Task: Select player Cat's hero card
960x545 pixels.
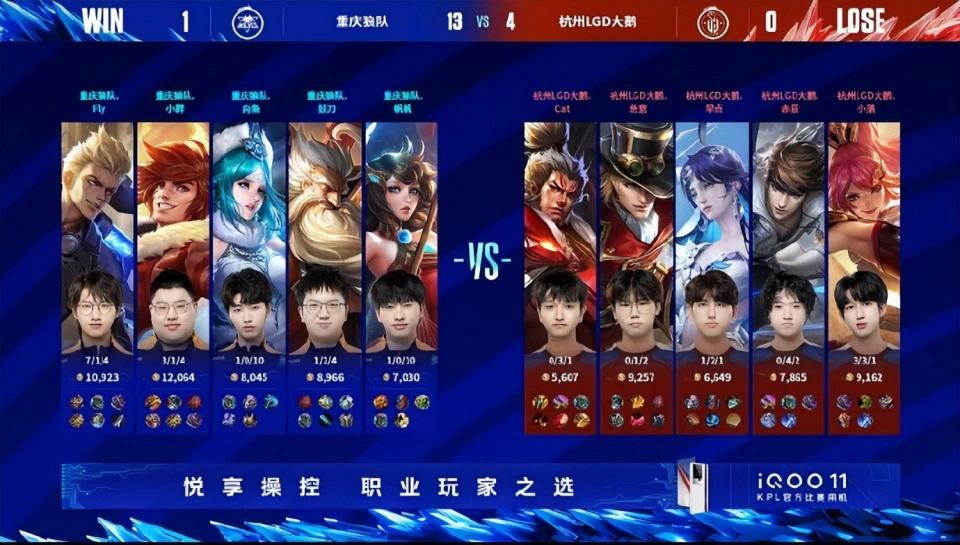Action: click(561, 200)
